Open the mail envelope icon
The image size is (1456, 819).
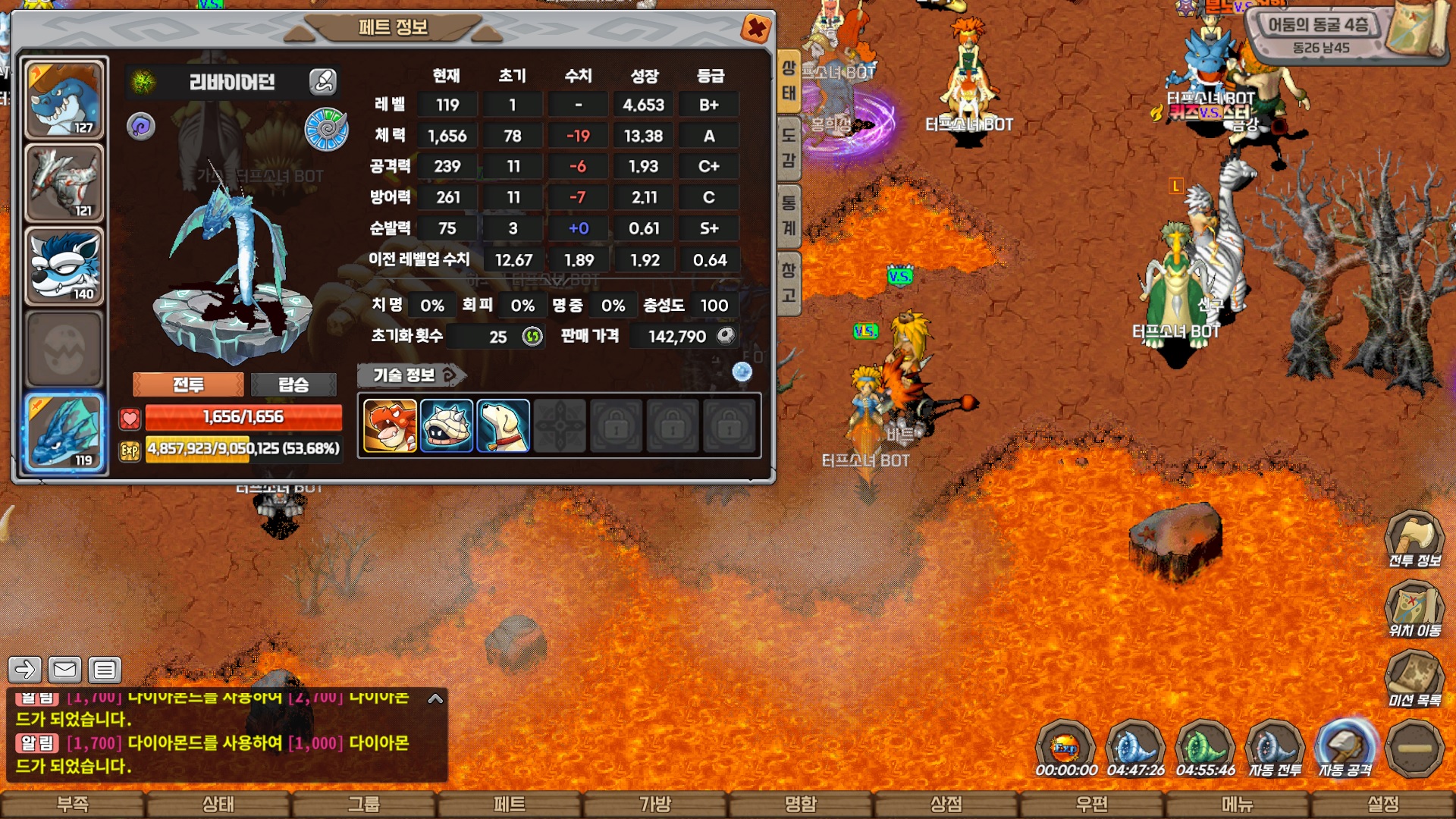(x=64, y=670)
